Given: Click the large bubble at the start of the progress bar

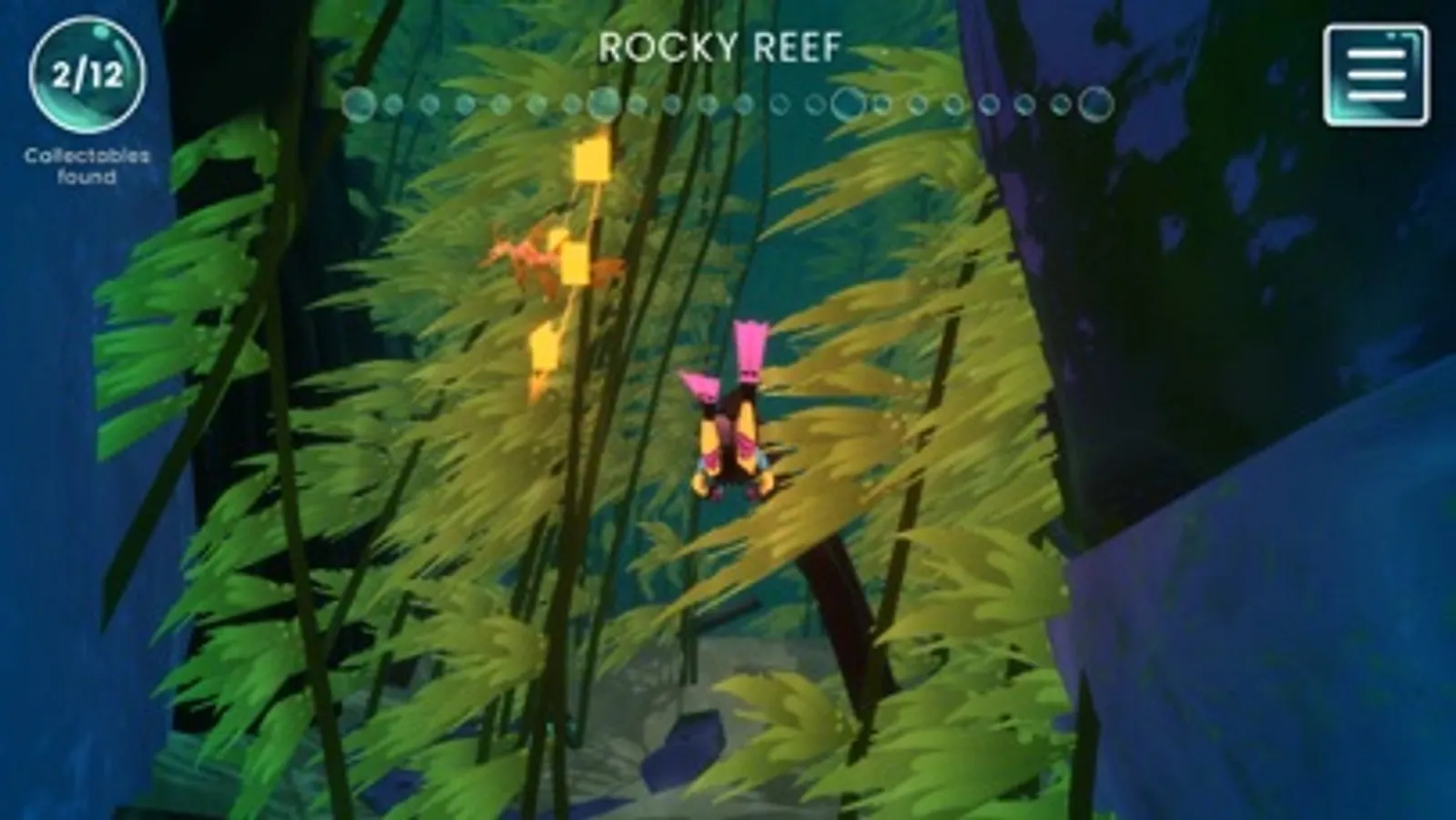Looking at the screenshot, I should [360, 104].
